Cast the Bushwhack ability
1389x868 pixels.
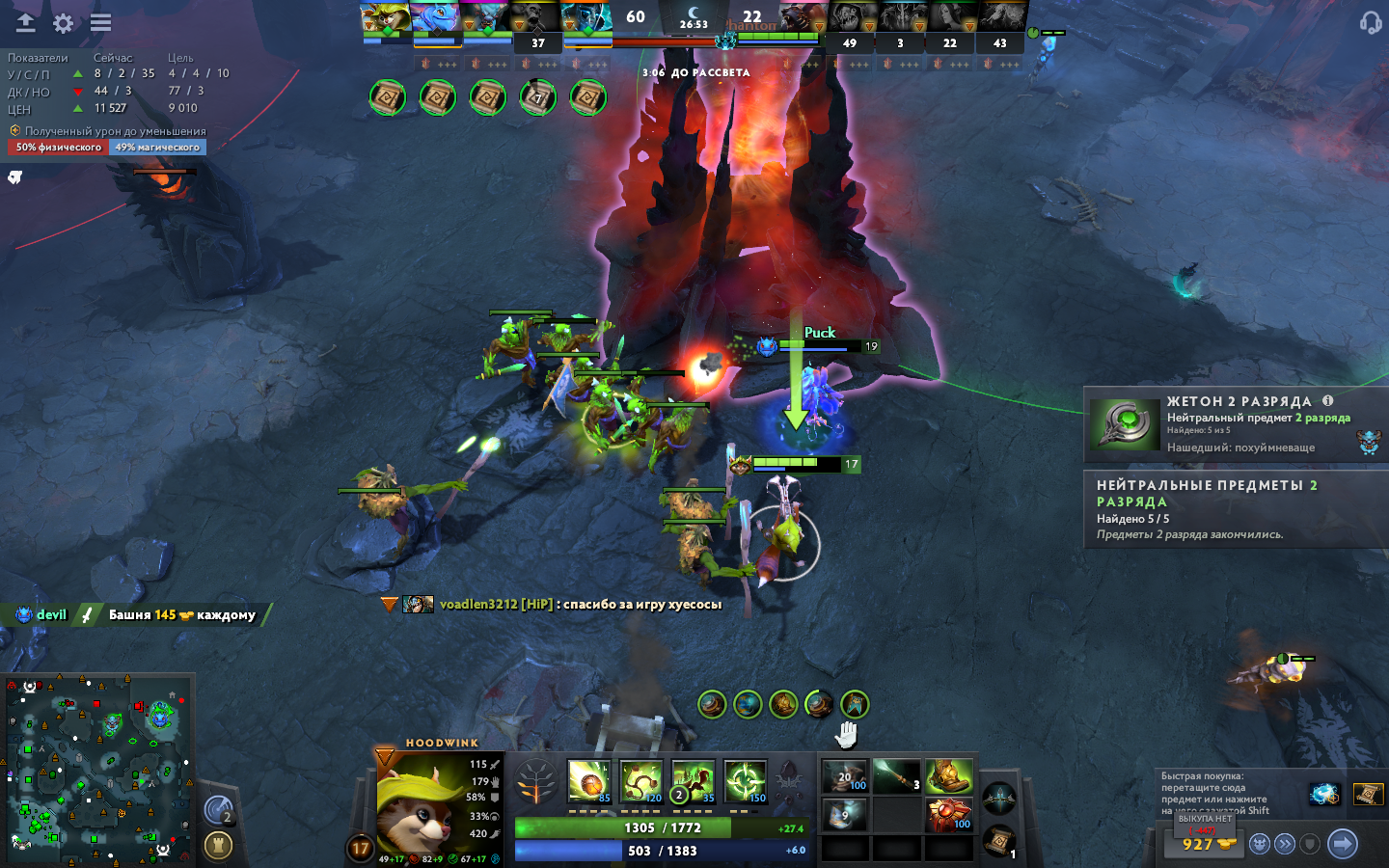coord(641,781)
